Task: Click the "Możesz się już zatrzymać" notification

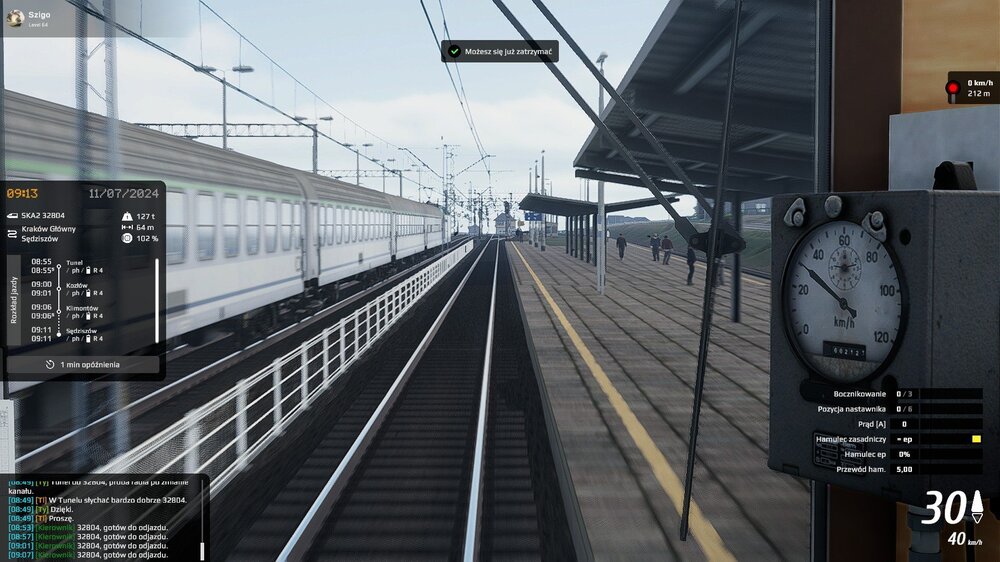Action: (500, 51)
